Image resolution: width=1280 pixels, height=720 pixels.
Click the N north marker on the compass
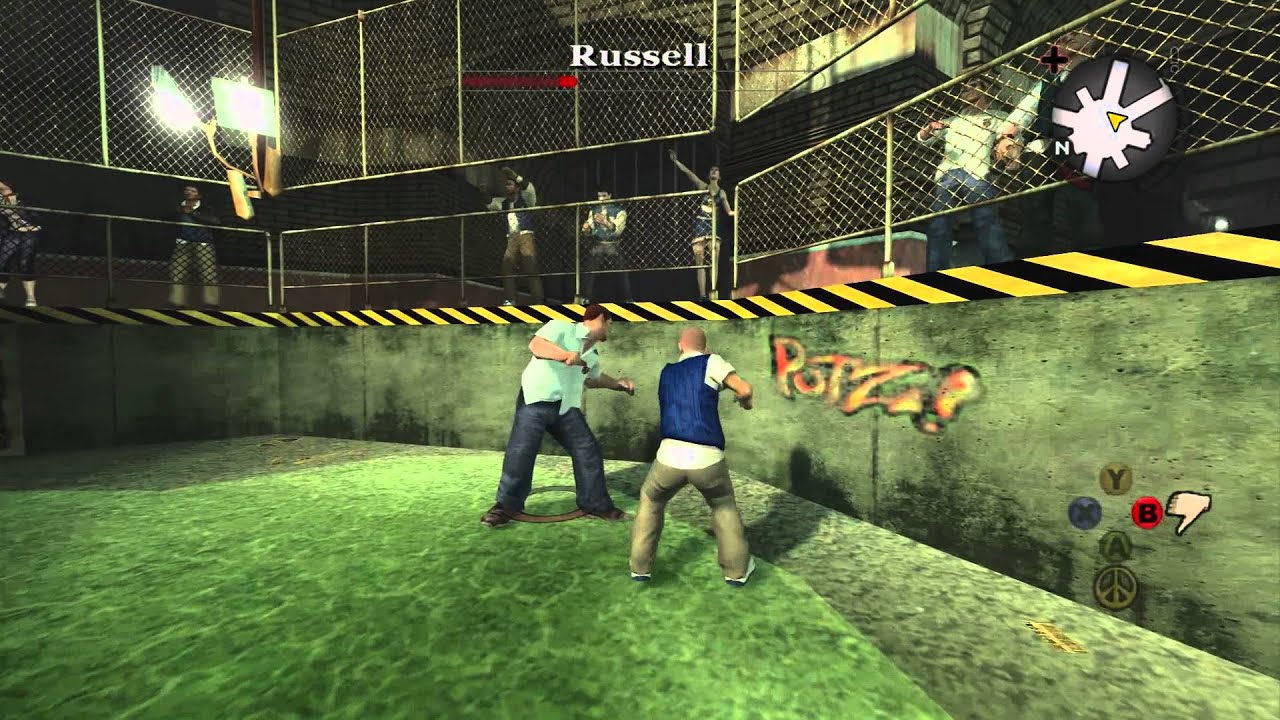click(x=1063, y=148)
